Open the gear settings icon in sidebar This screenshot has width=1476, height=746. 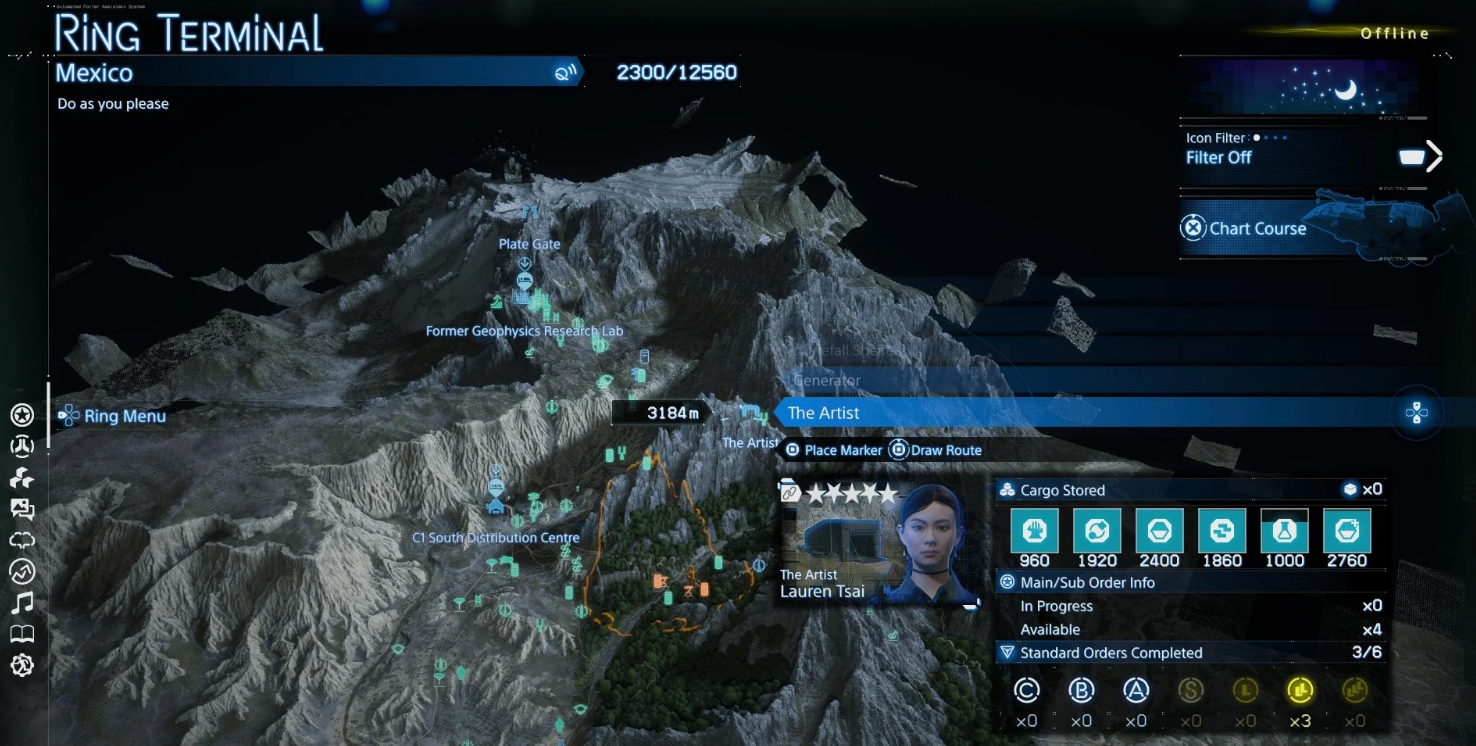pos(22,665)
